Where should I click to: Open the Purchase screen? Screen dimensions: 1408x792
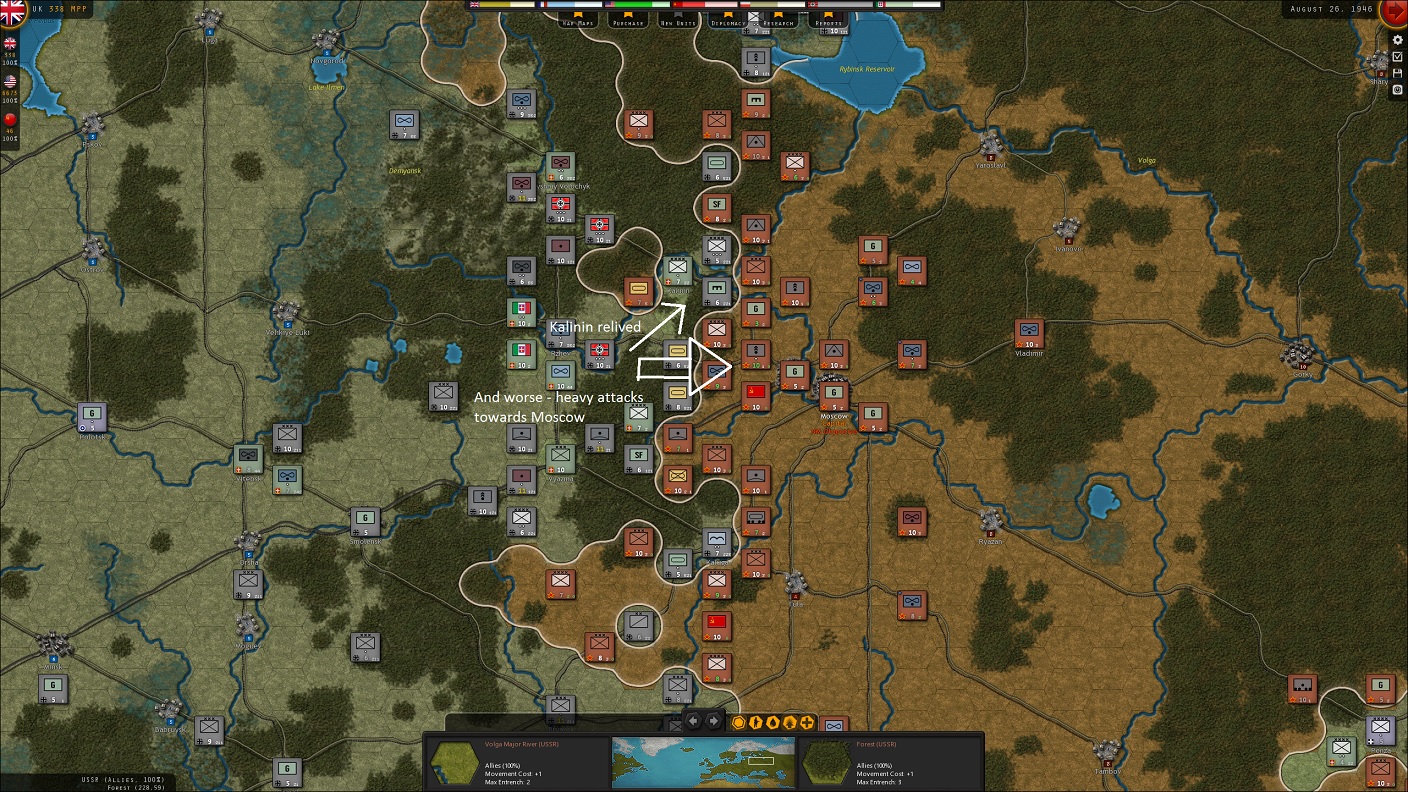coord(627,20)
